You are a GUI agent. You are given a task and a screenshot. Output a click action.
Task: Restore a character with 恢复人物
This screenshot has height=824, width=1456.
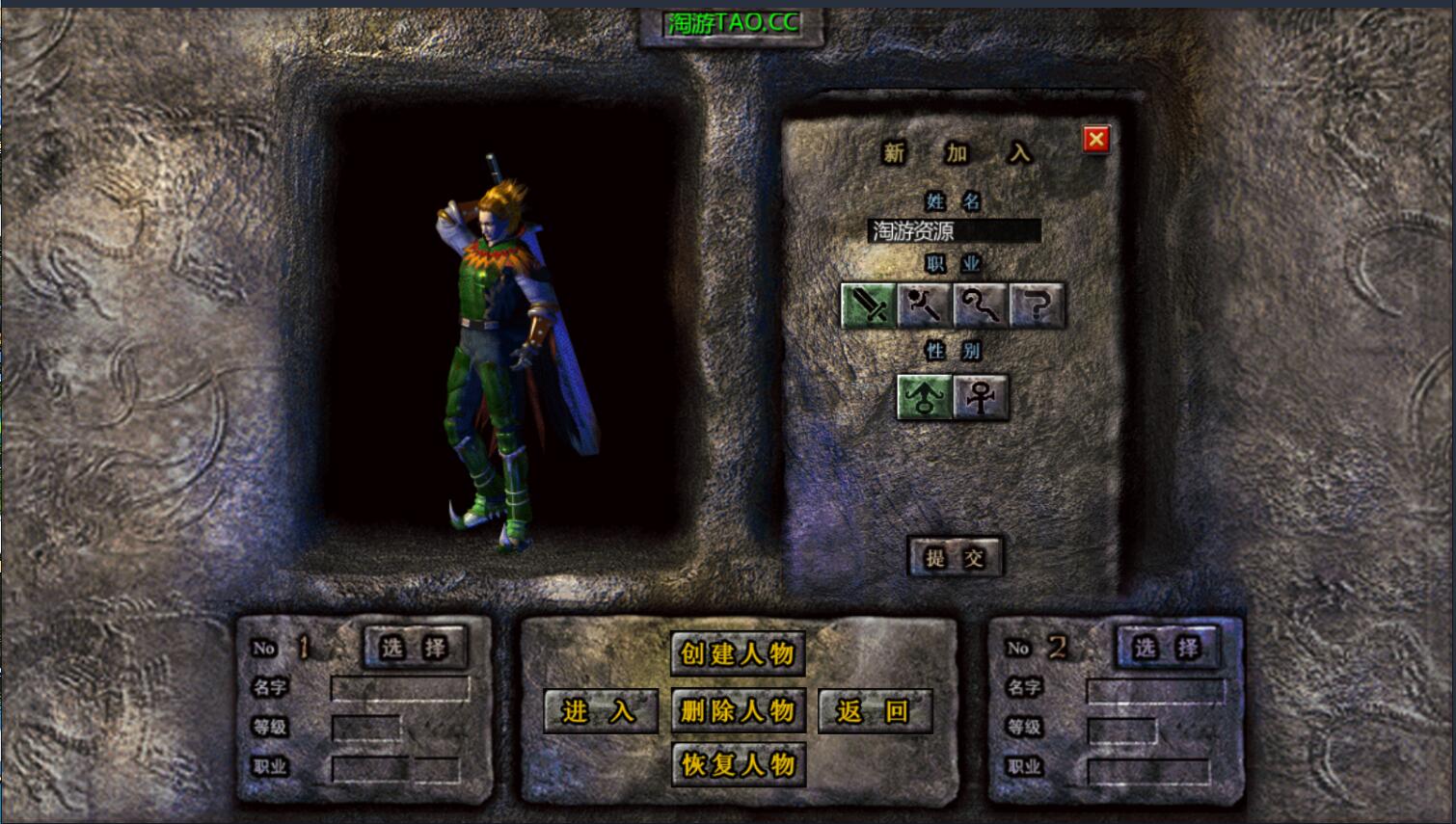coord(738,765)
